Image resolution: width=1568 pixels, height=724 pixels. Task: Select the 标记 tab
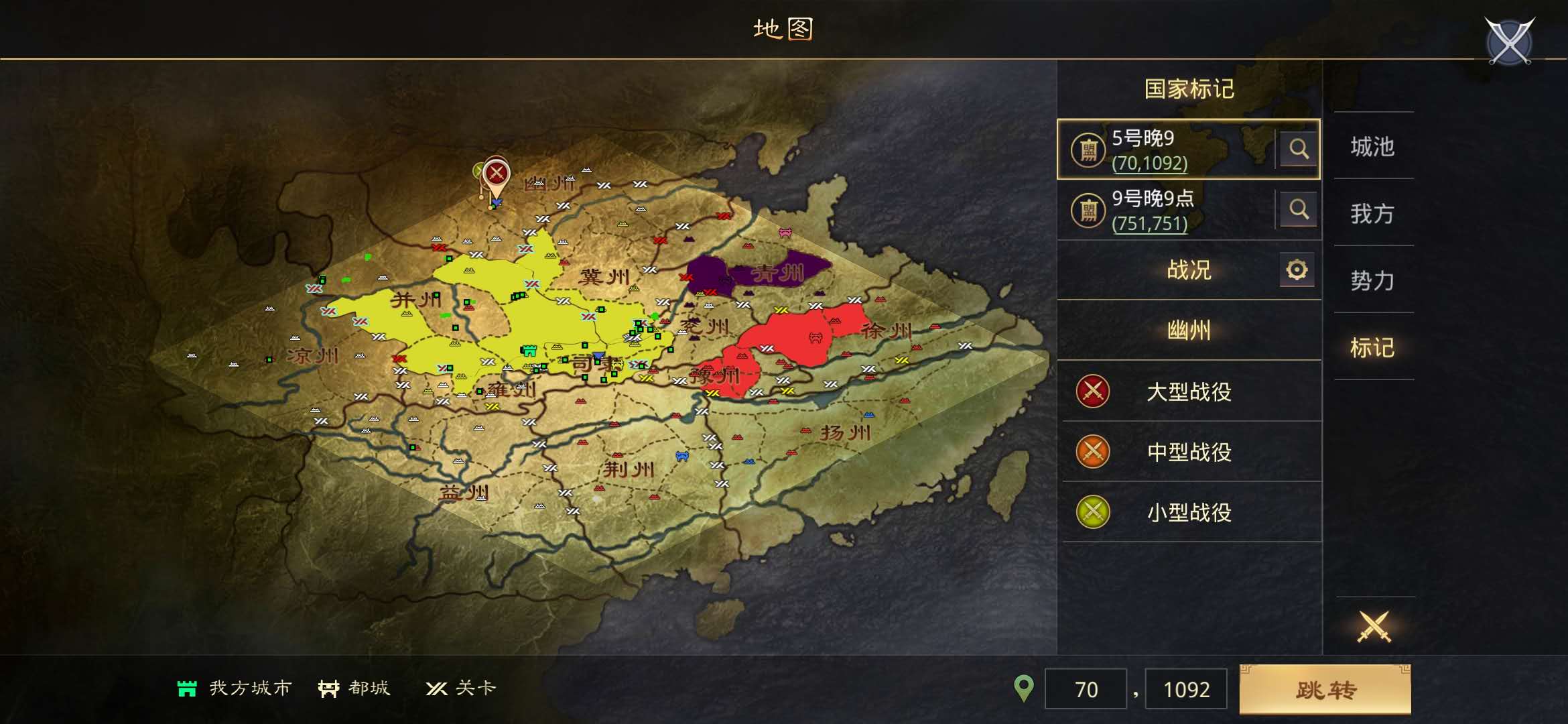tap(1373, 349)
